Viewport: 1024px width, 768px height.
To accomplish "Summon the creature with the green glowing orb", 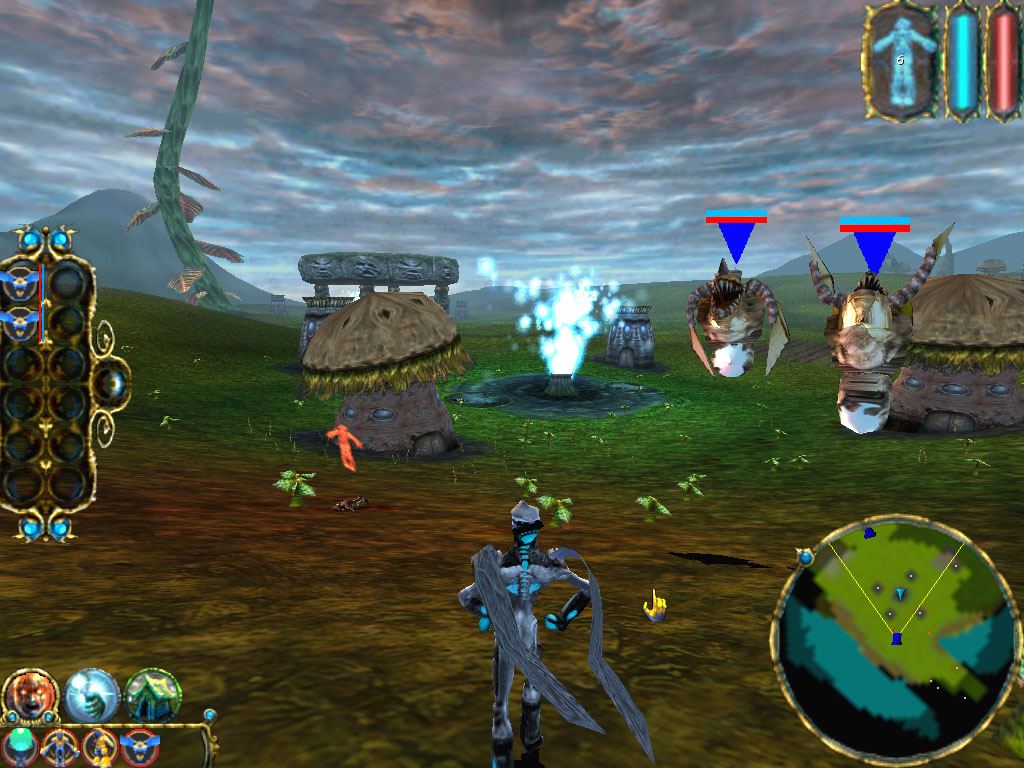I will click(20, 746).
